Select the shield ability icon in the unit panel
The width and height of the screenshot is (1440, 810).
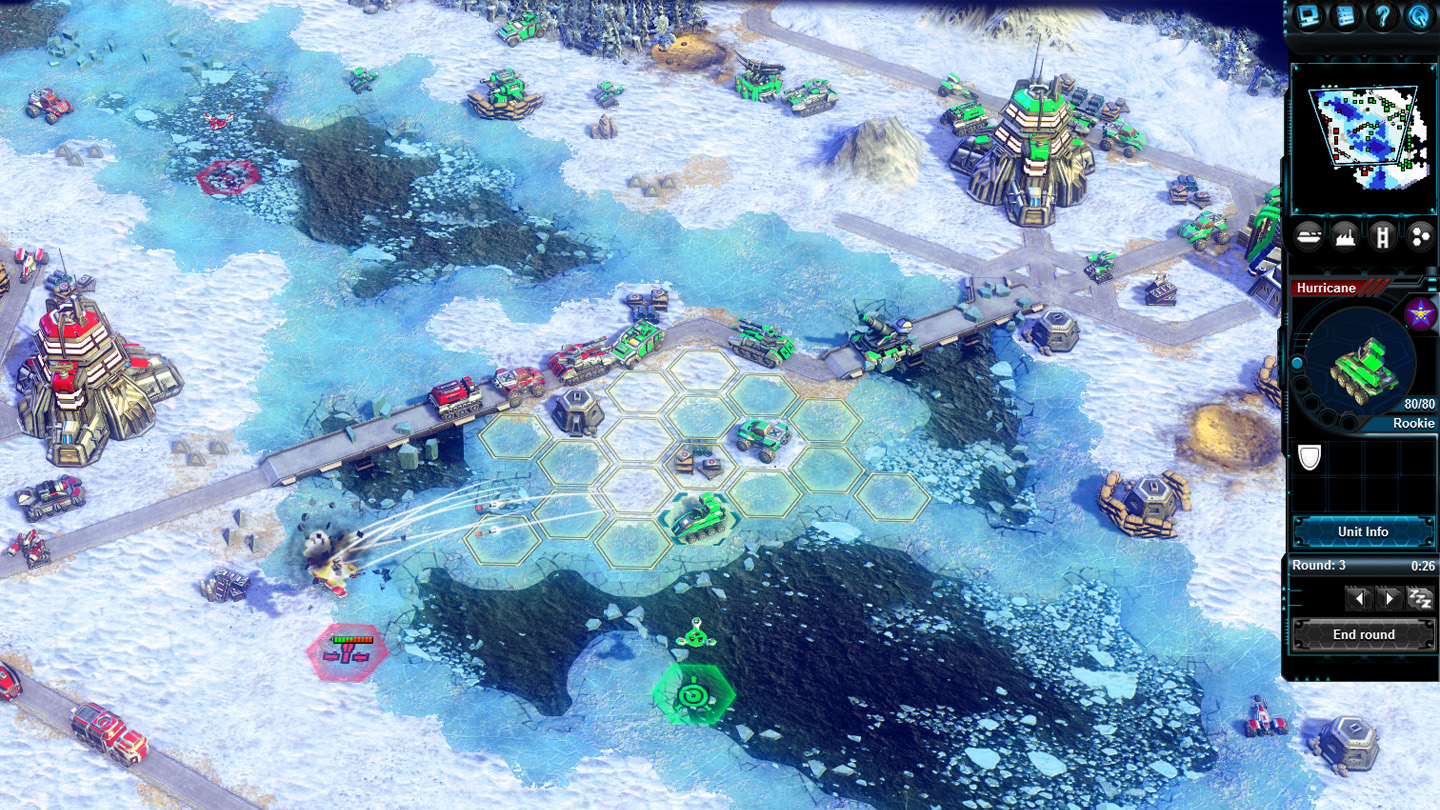[x=1310, y=458]
